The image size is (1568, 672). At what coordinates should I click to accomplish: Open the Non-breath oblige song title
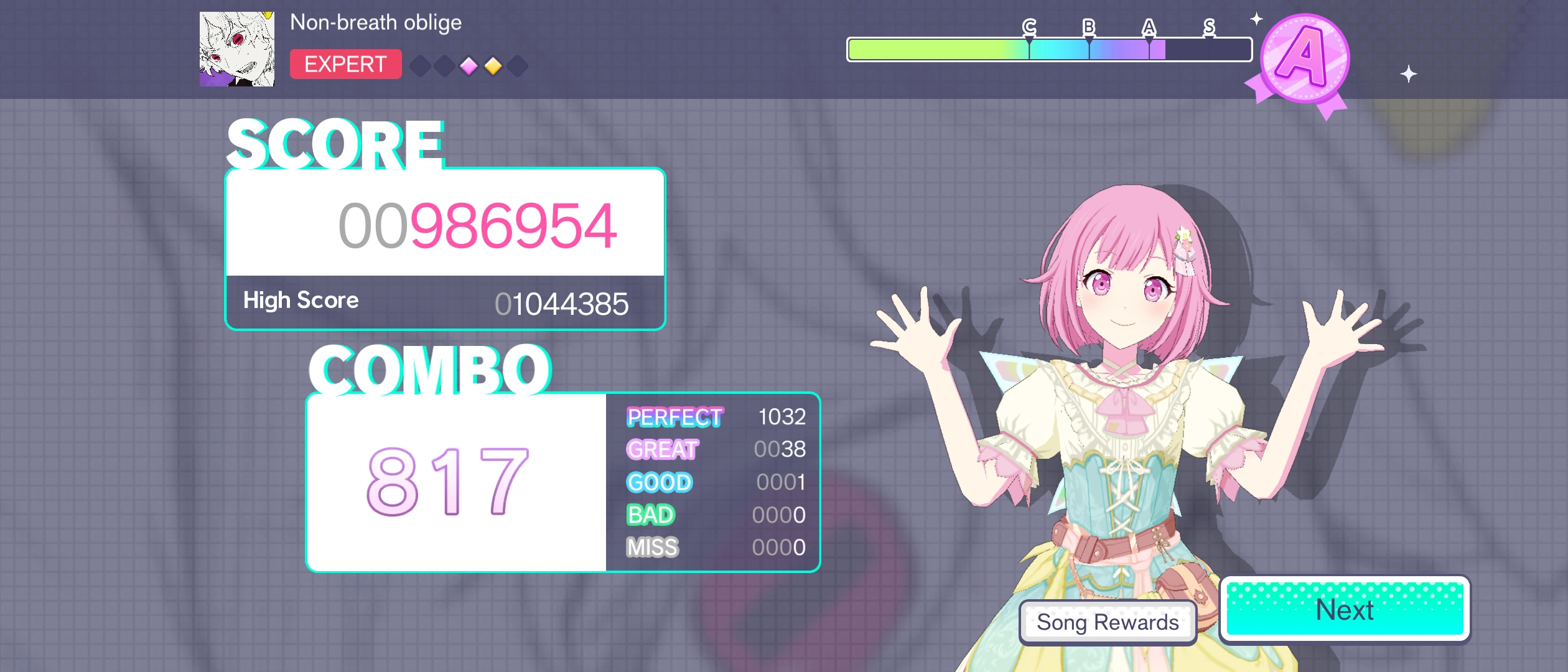[x=376, y=22]
